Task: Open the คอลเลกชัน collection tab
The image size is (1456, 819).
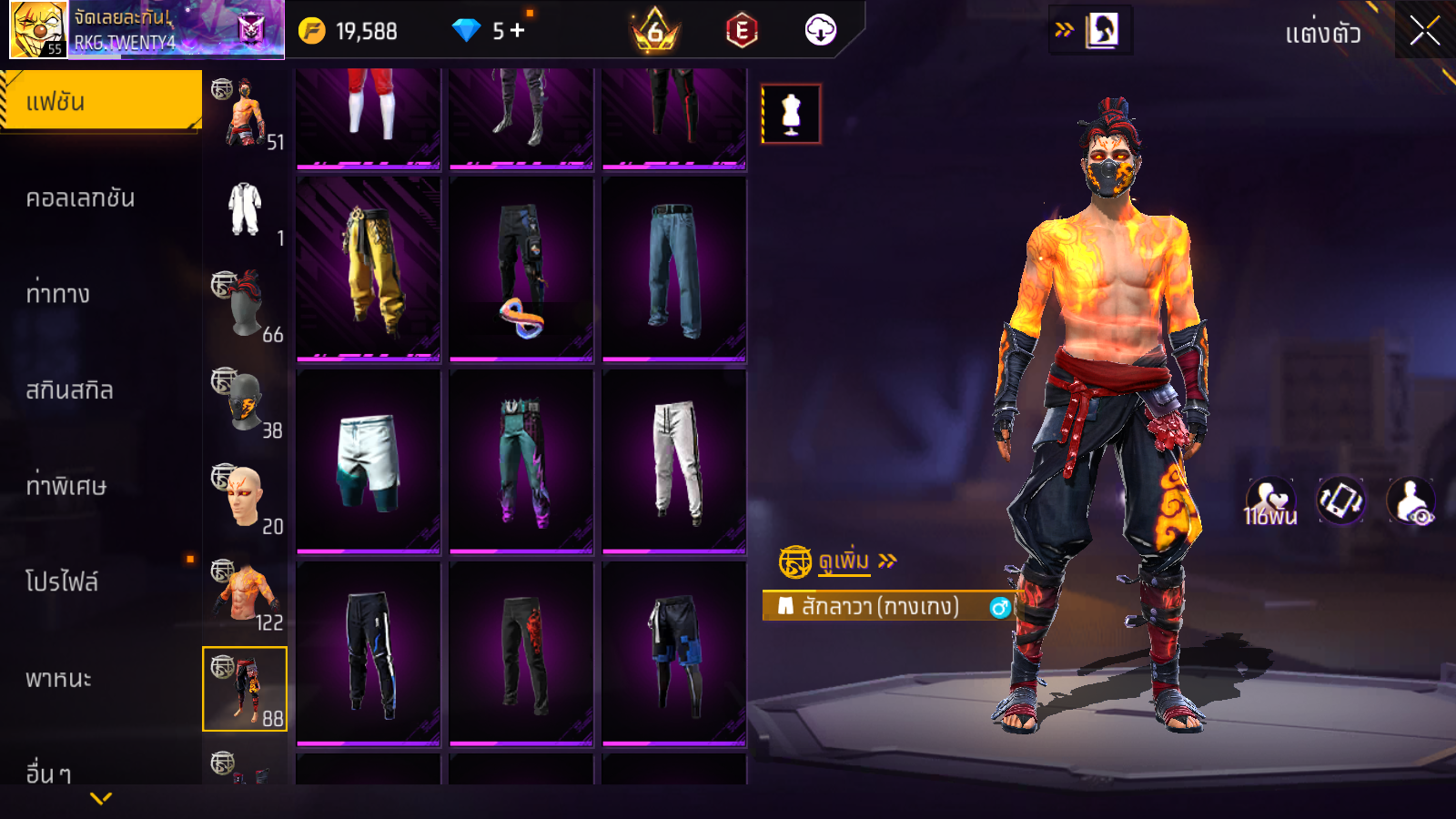Action: click(x=80, y=198)
